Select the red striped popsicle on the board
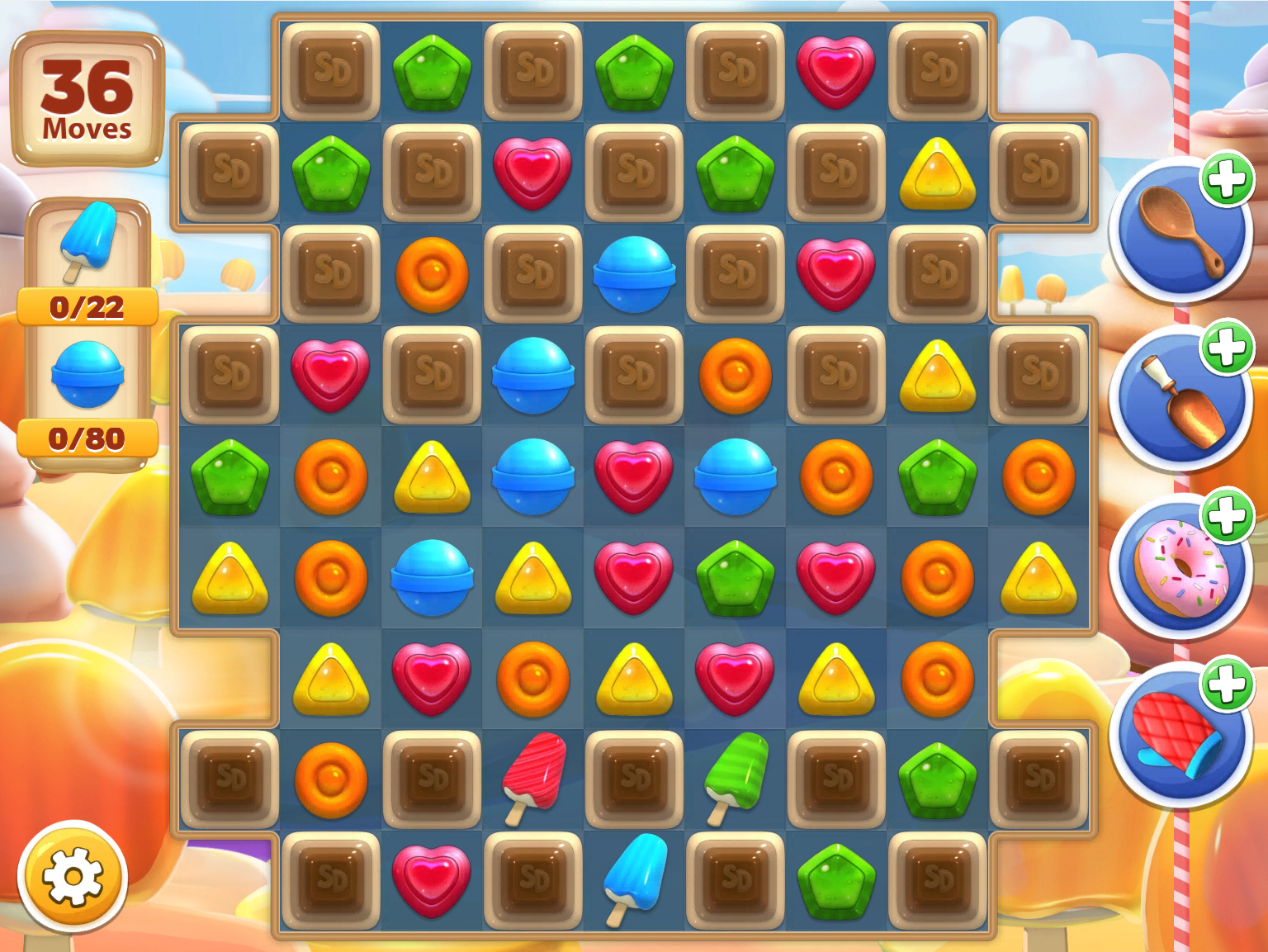Image resolution: width=1268 pixels, height=952 pixels. 532,779
